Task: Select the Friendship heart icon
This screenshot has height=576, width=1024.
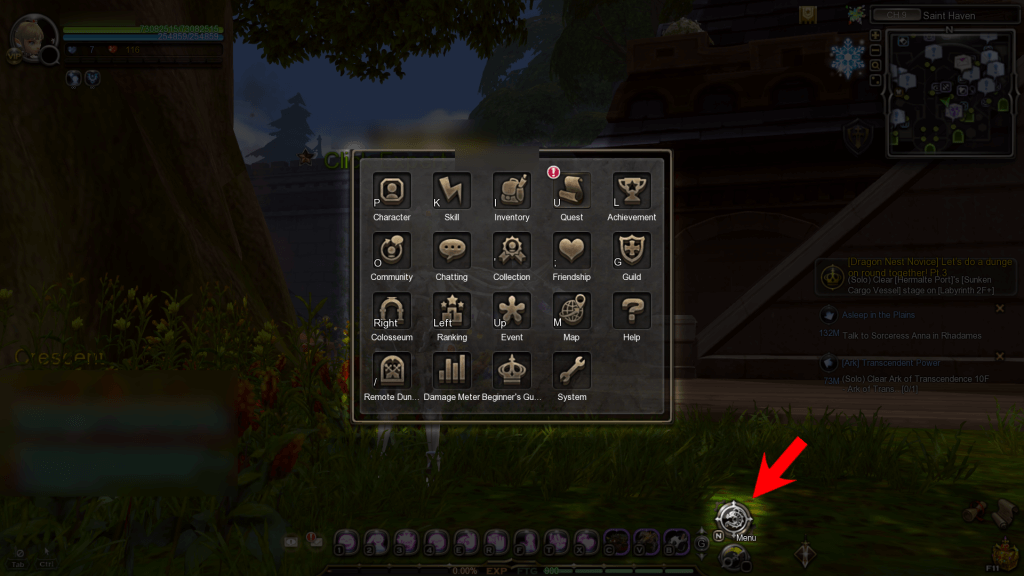Action: point(571,250)
